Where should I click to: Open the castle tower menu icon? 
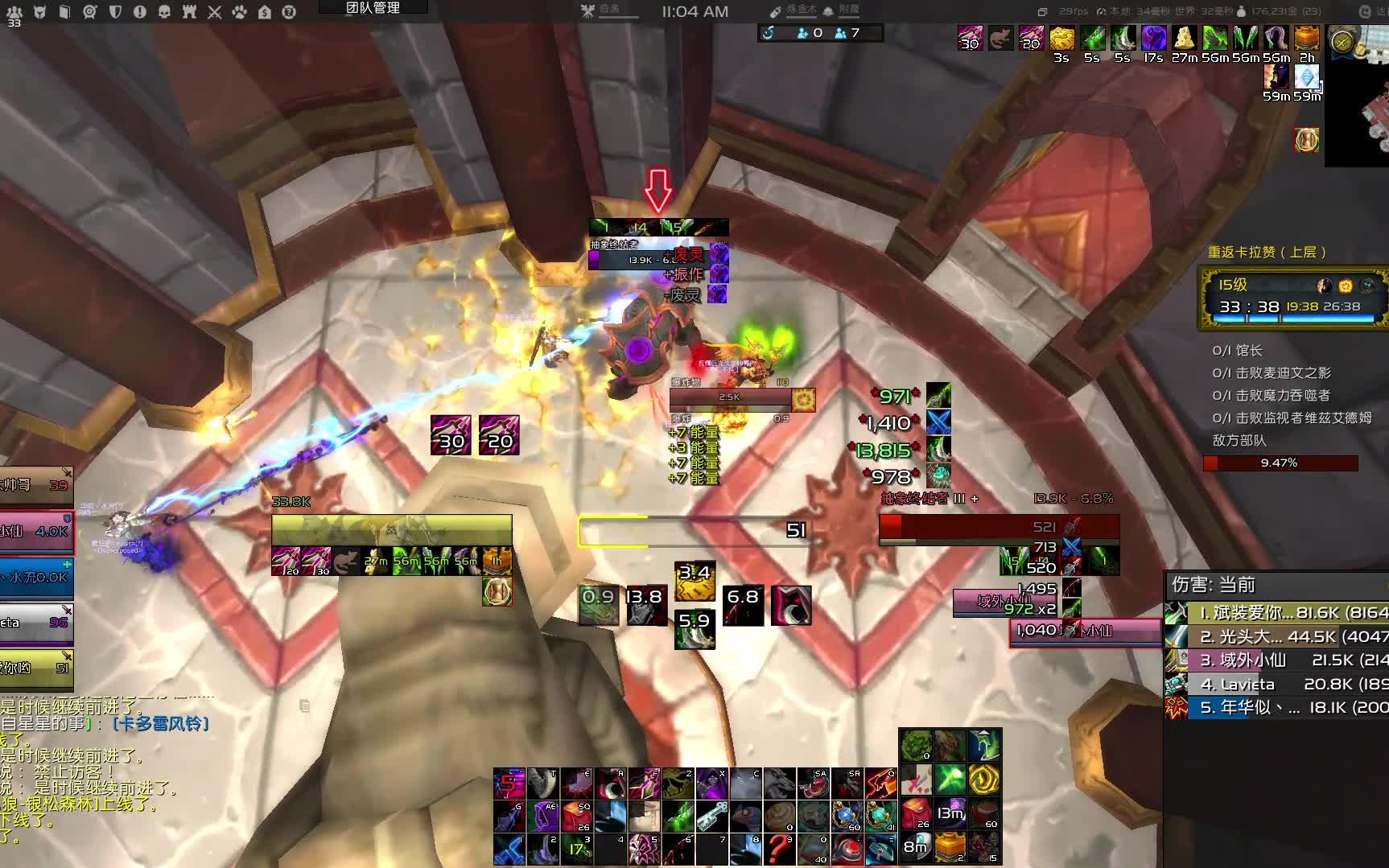click(x=189, y=12)
